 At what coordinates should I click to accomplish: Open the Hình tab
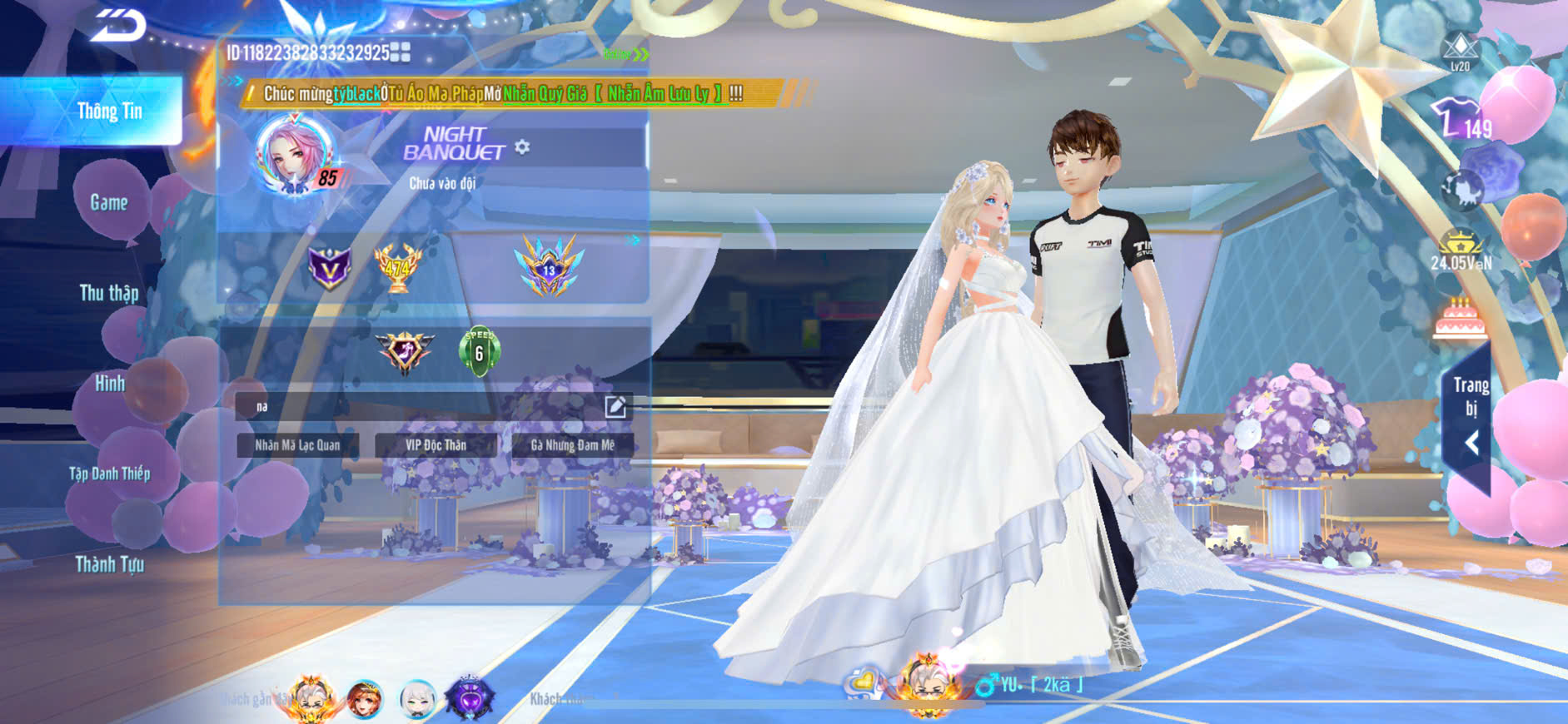coord(109,384)
